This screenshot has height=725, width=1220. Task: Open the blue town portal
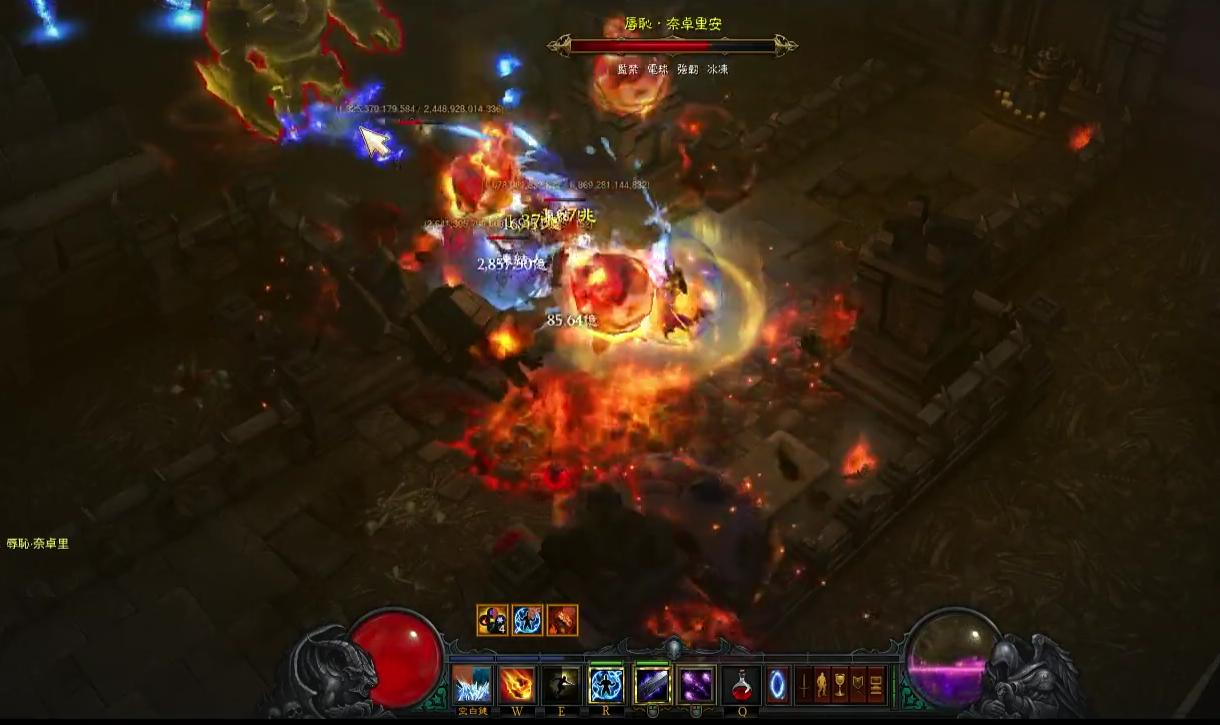pyautogui.click(x=777, y=686)
